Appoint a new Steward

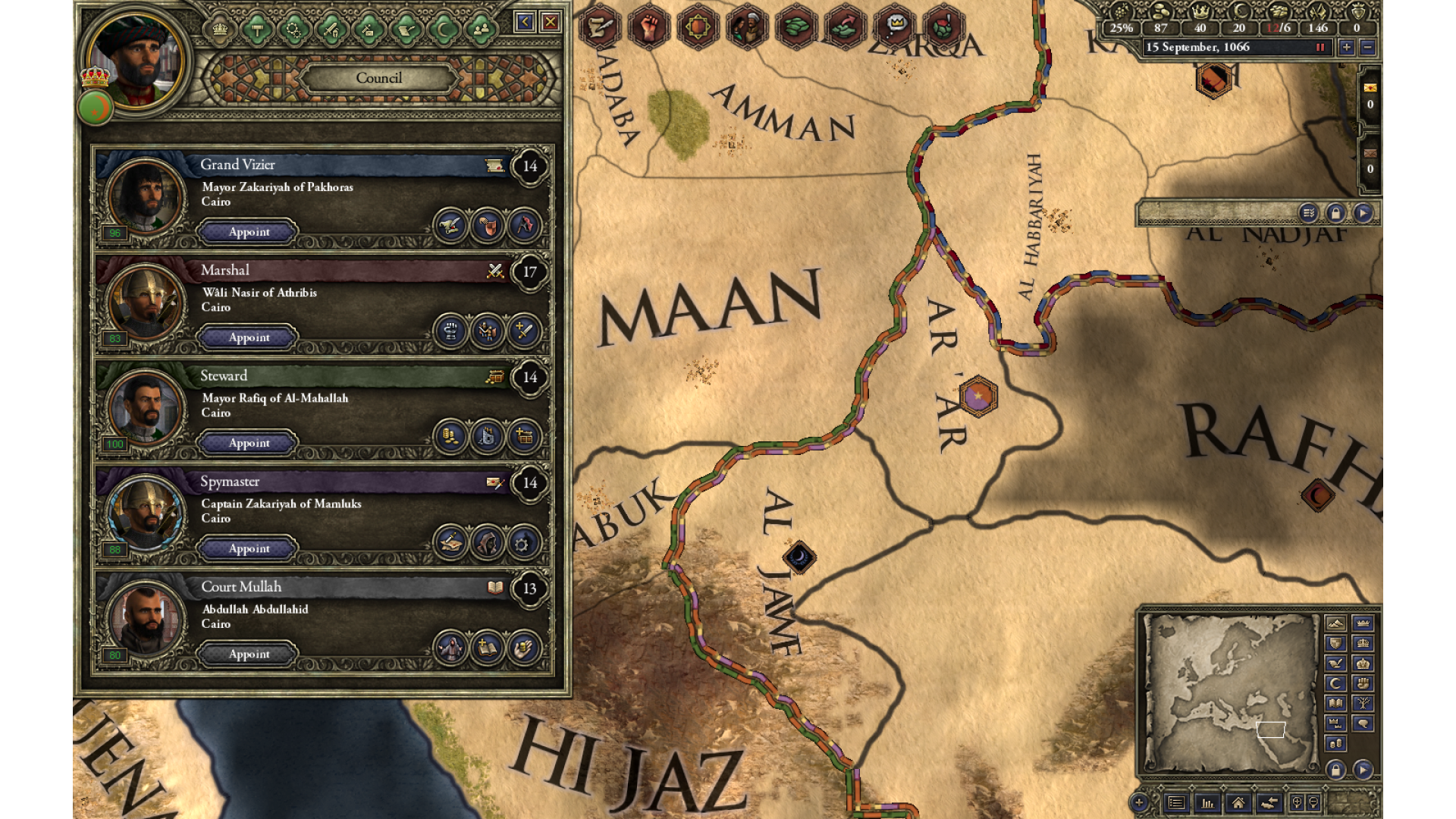[x=249, y=443]
